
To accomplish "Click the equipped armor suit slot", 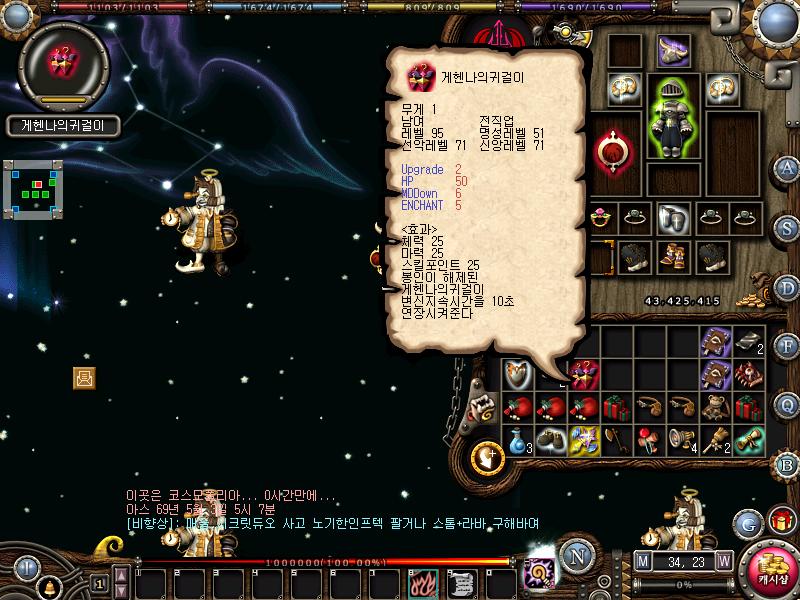I will point(673,116).
